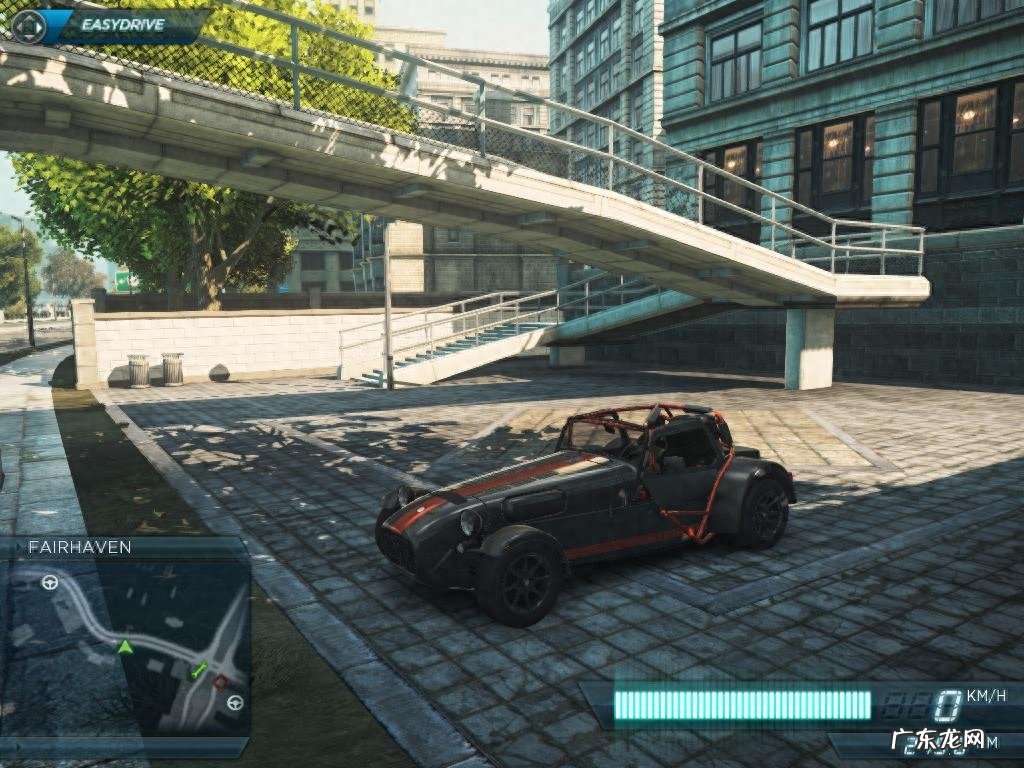Select the green wrench repair marker
The width and height of the screenshot is (1024, 768).
coord(199,668)
